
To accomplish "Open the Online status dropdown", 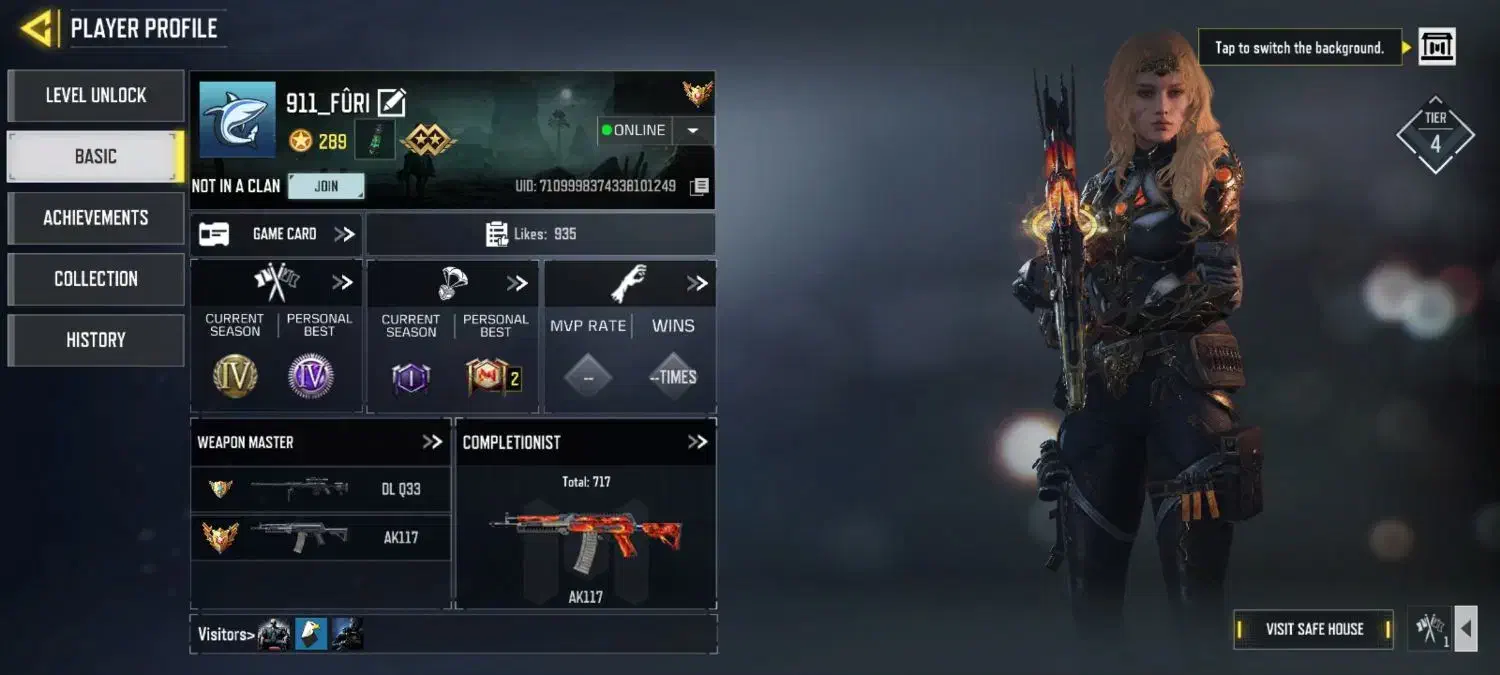I will click(x=692, y=131).
